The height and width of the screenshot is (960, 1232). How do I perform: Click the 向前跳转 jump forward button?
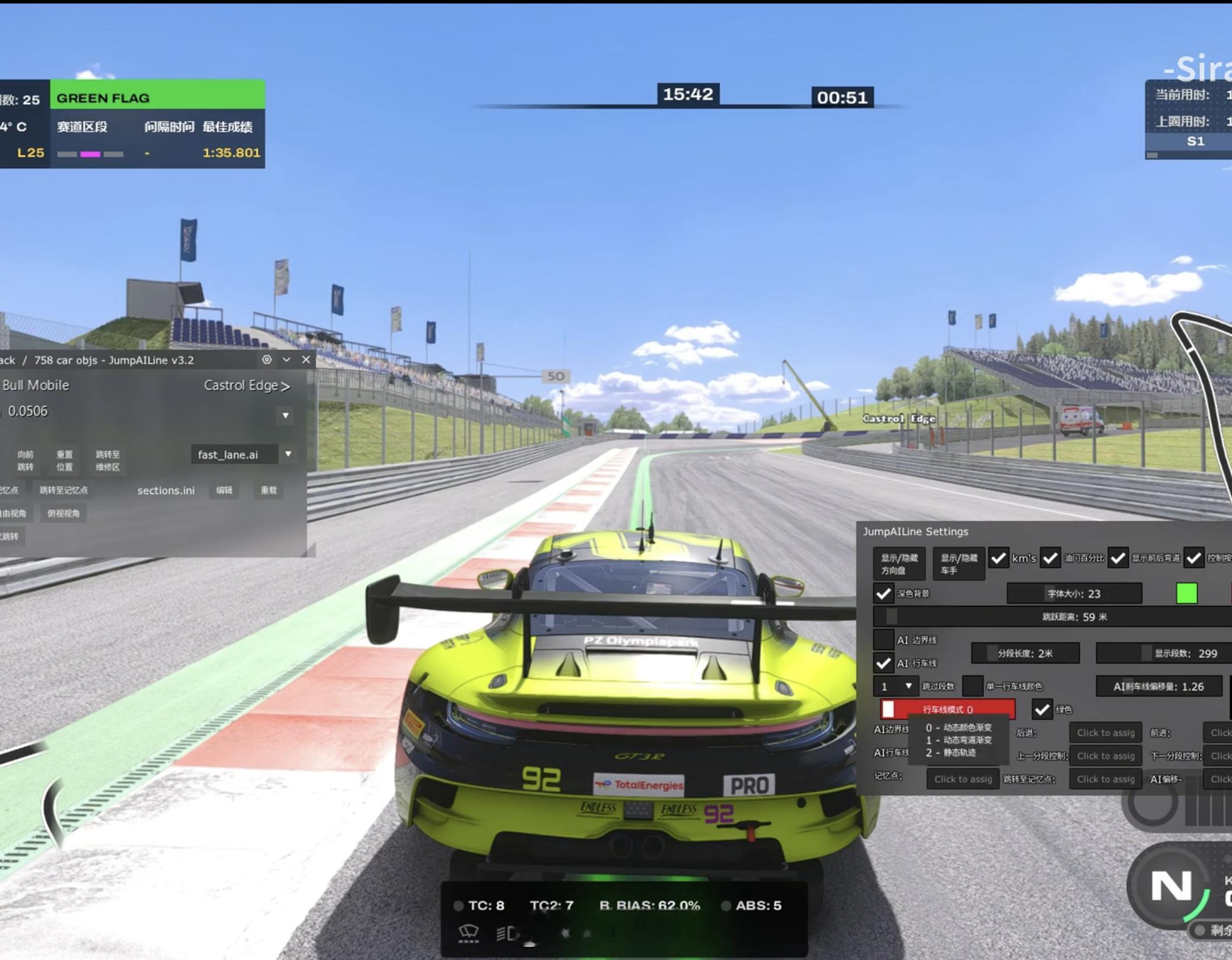[25, 460]
